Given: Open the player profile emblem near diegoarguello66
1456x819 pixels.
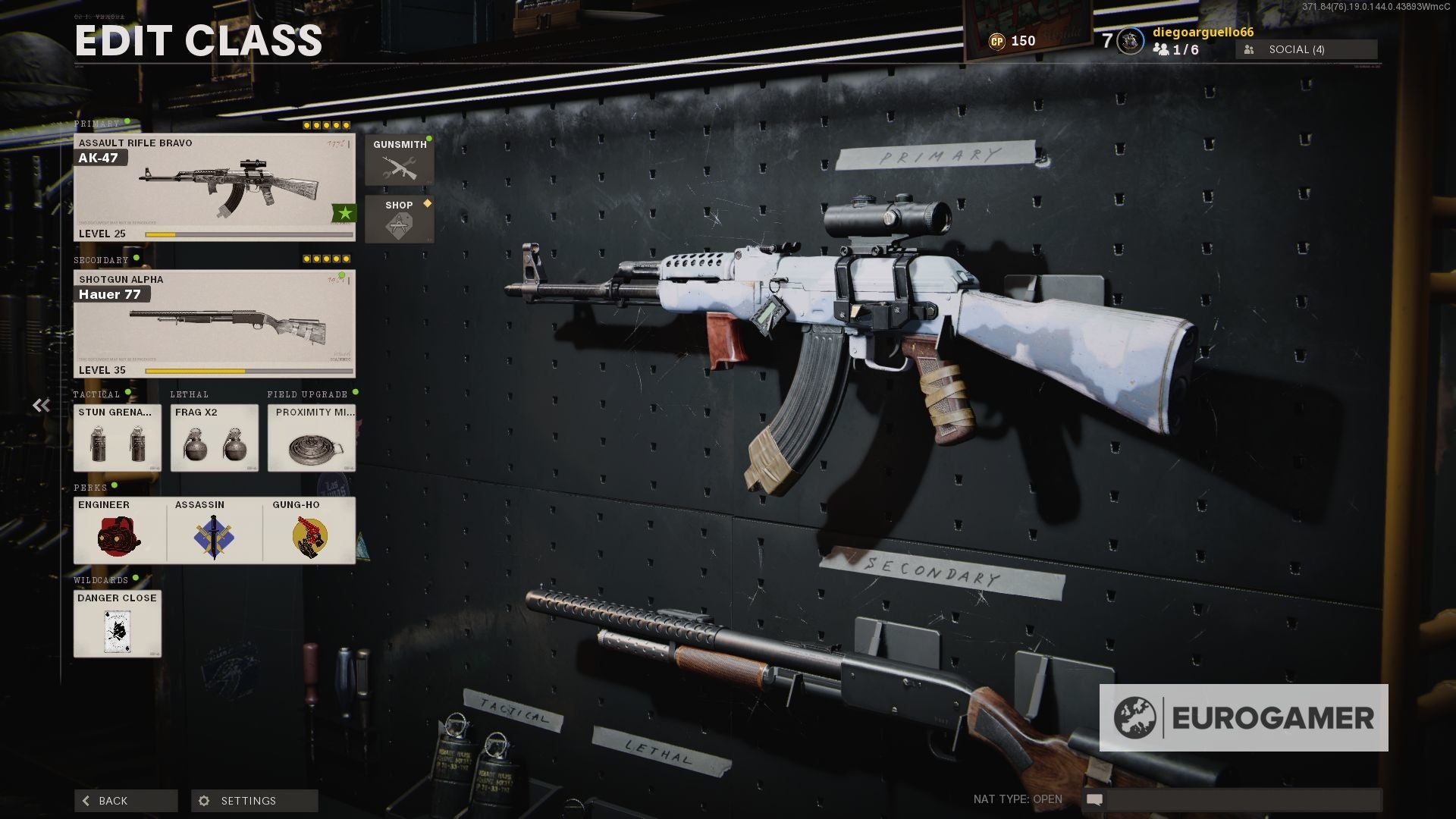Looking at the screenshot, I should (1129, 42).
